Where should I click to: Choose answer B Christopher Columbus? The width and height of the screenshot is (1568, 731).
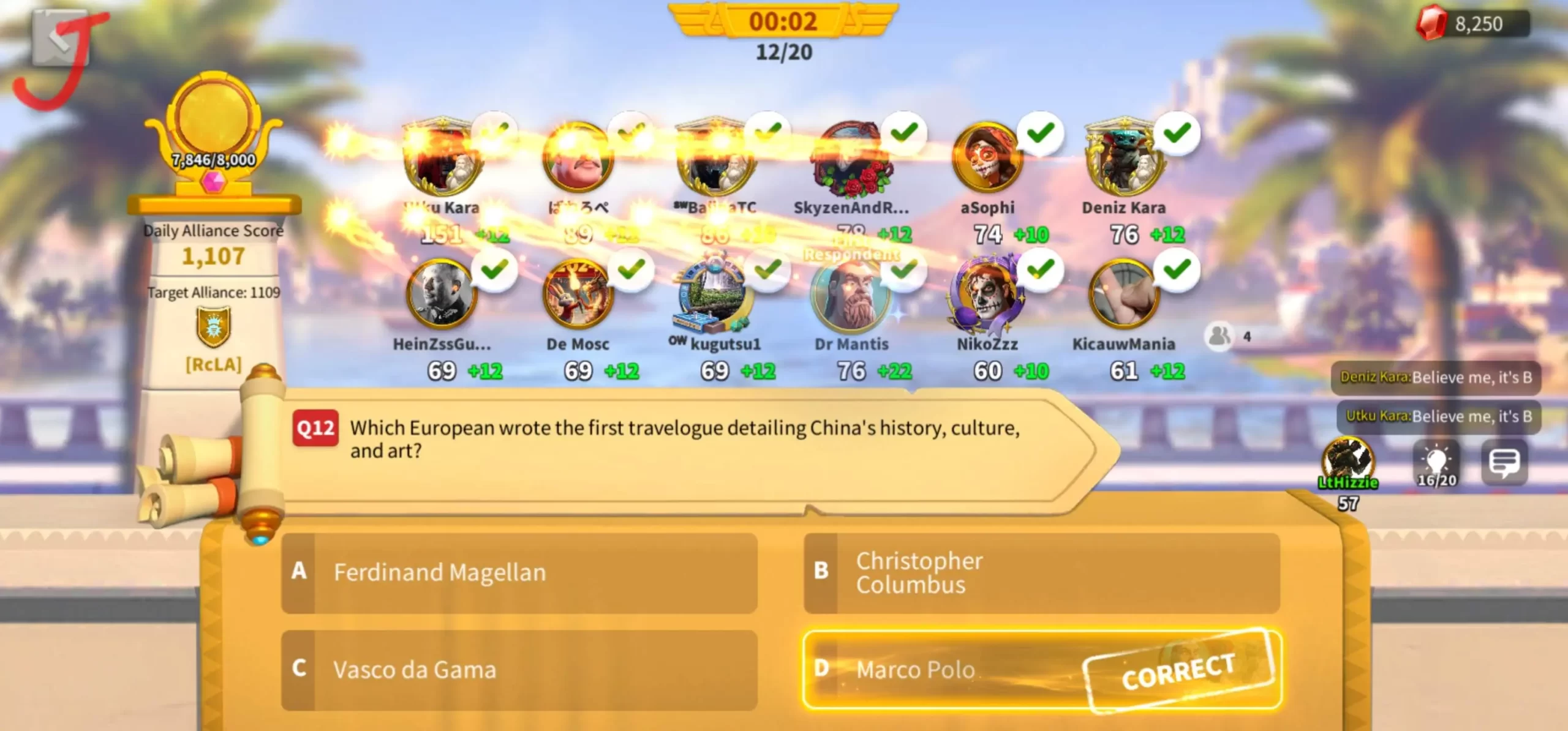pos(1041,572)
